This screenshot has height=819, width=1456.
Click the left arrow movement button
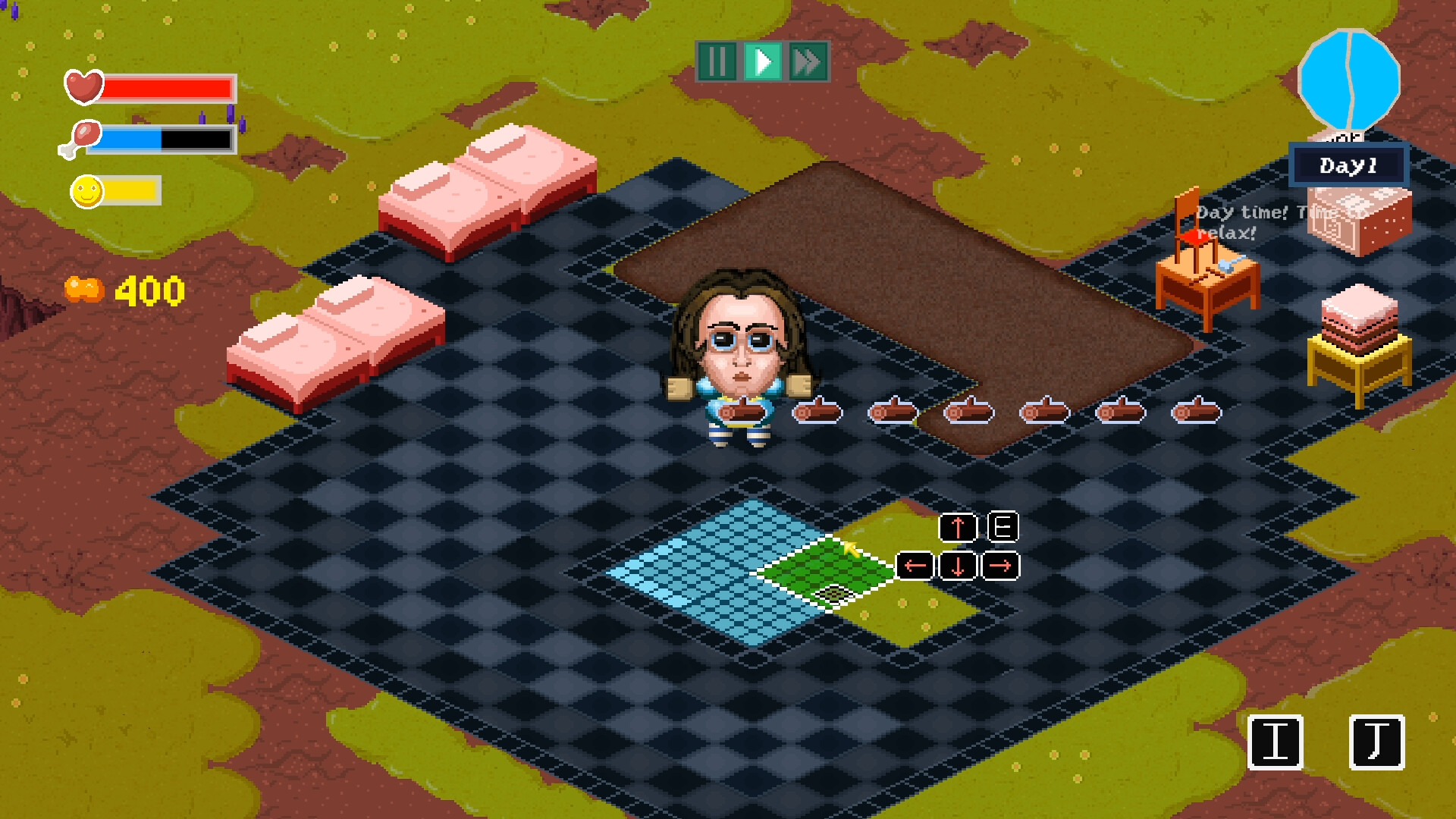915,563
